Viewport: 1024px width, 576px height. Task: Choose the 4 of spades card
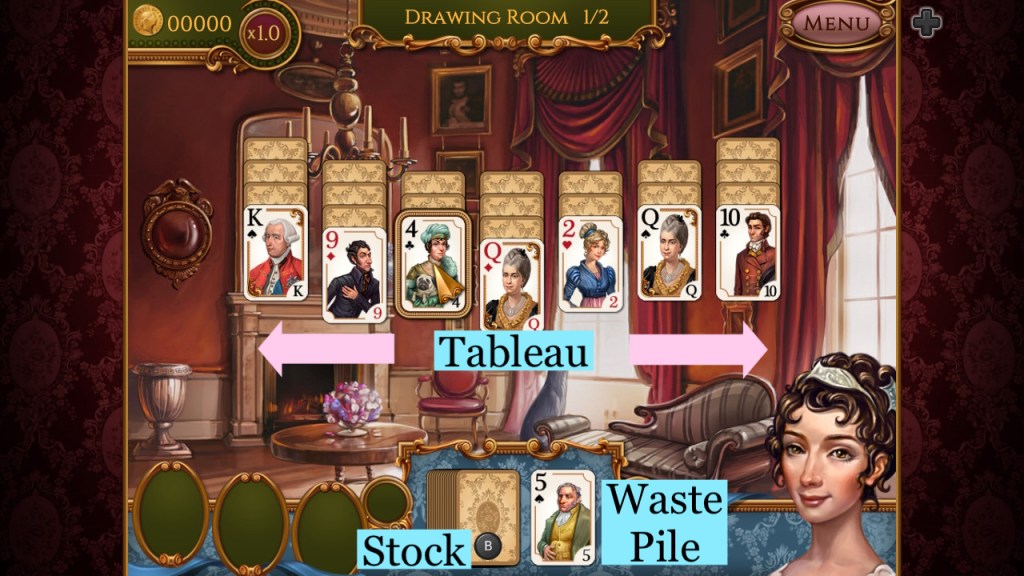(x=433, y=262)
